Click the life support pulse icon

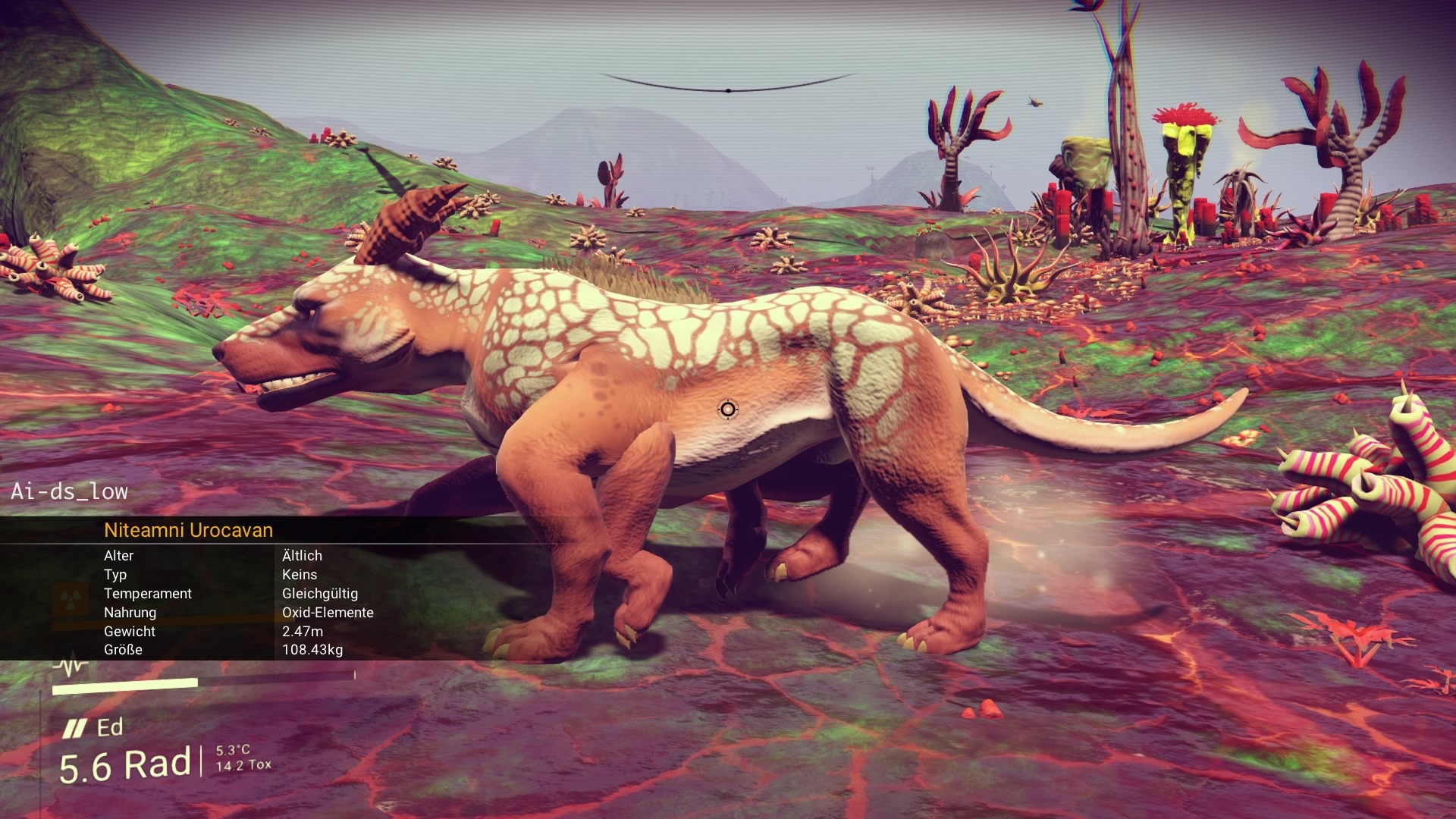pyautogui.click(x=71, y=667)
